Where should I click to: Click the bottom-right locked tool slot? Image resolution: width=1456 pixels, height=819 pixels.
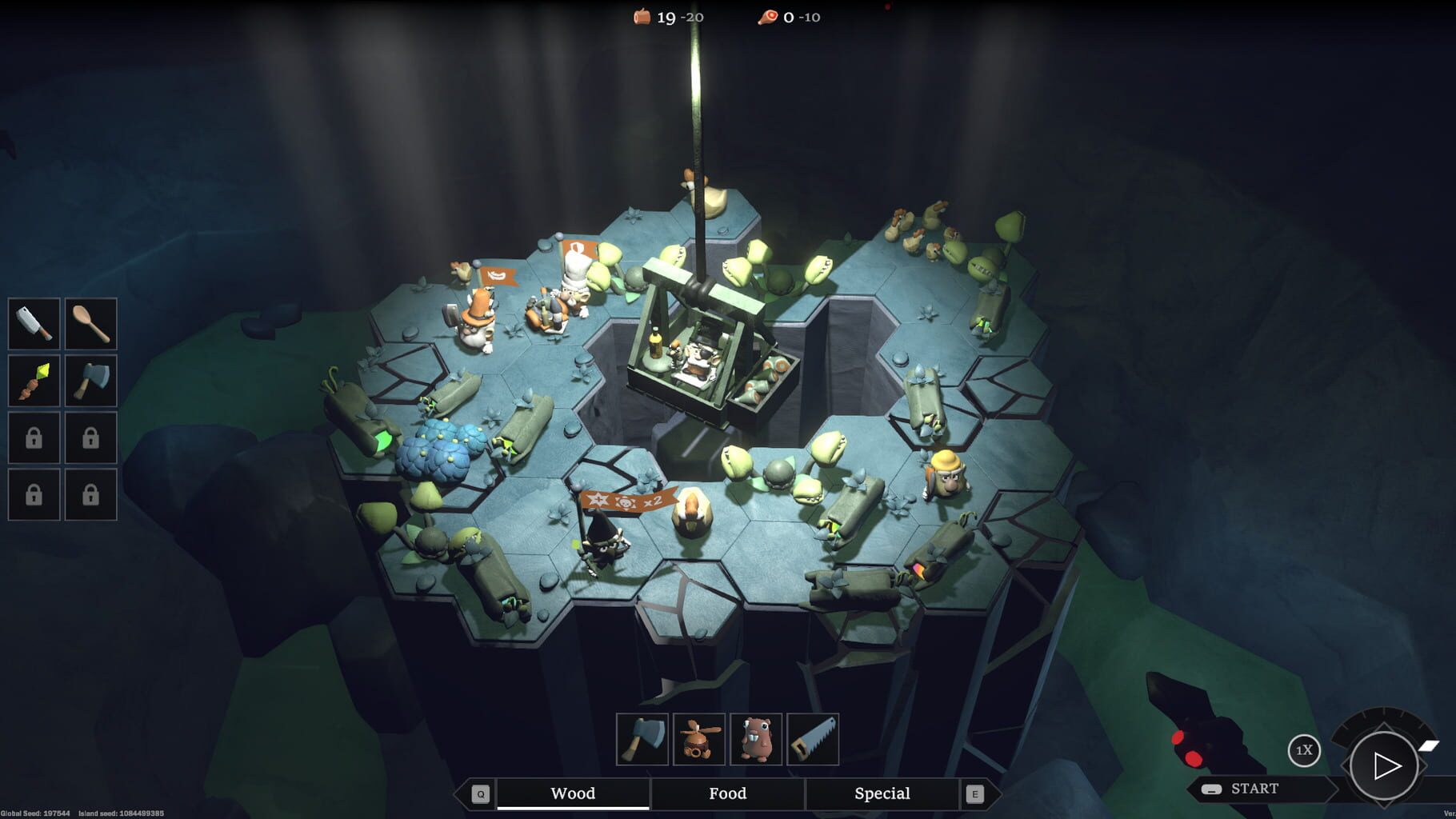[x=90, y=495]
